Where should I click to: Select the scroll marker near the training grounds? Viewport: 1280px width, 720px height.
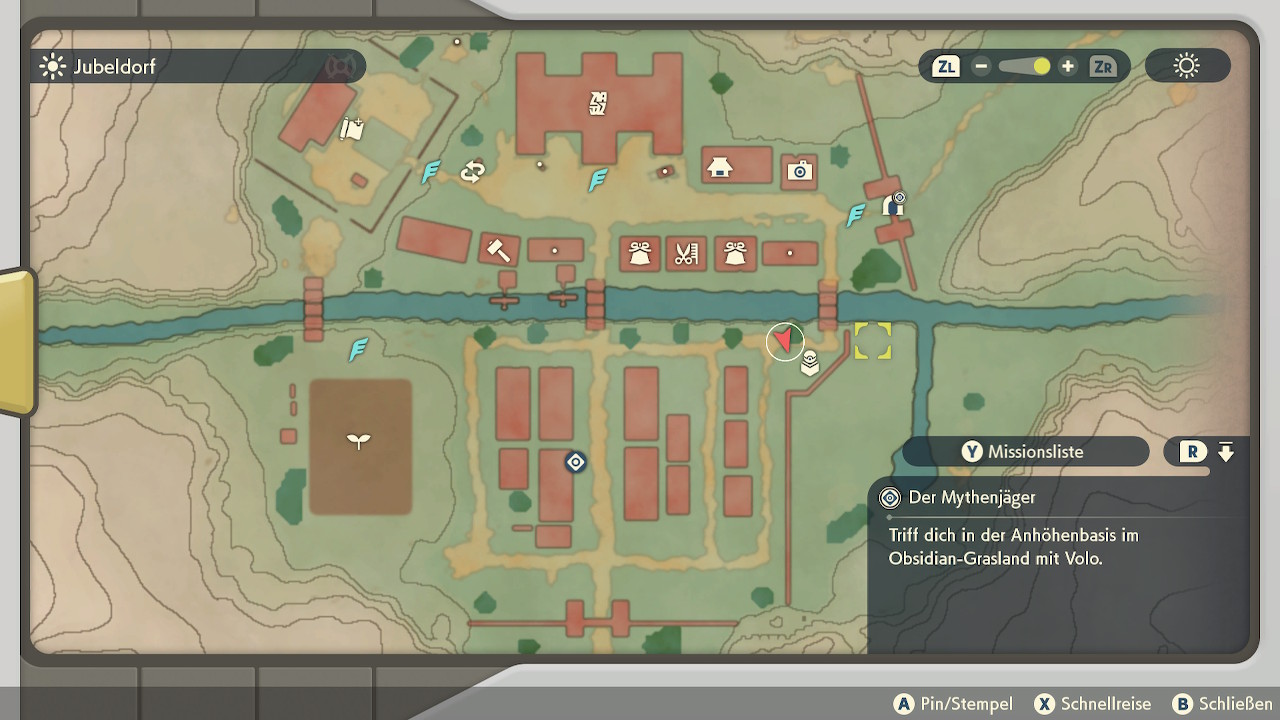(x=351, y=128)
